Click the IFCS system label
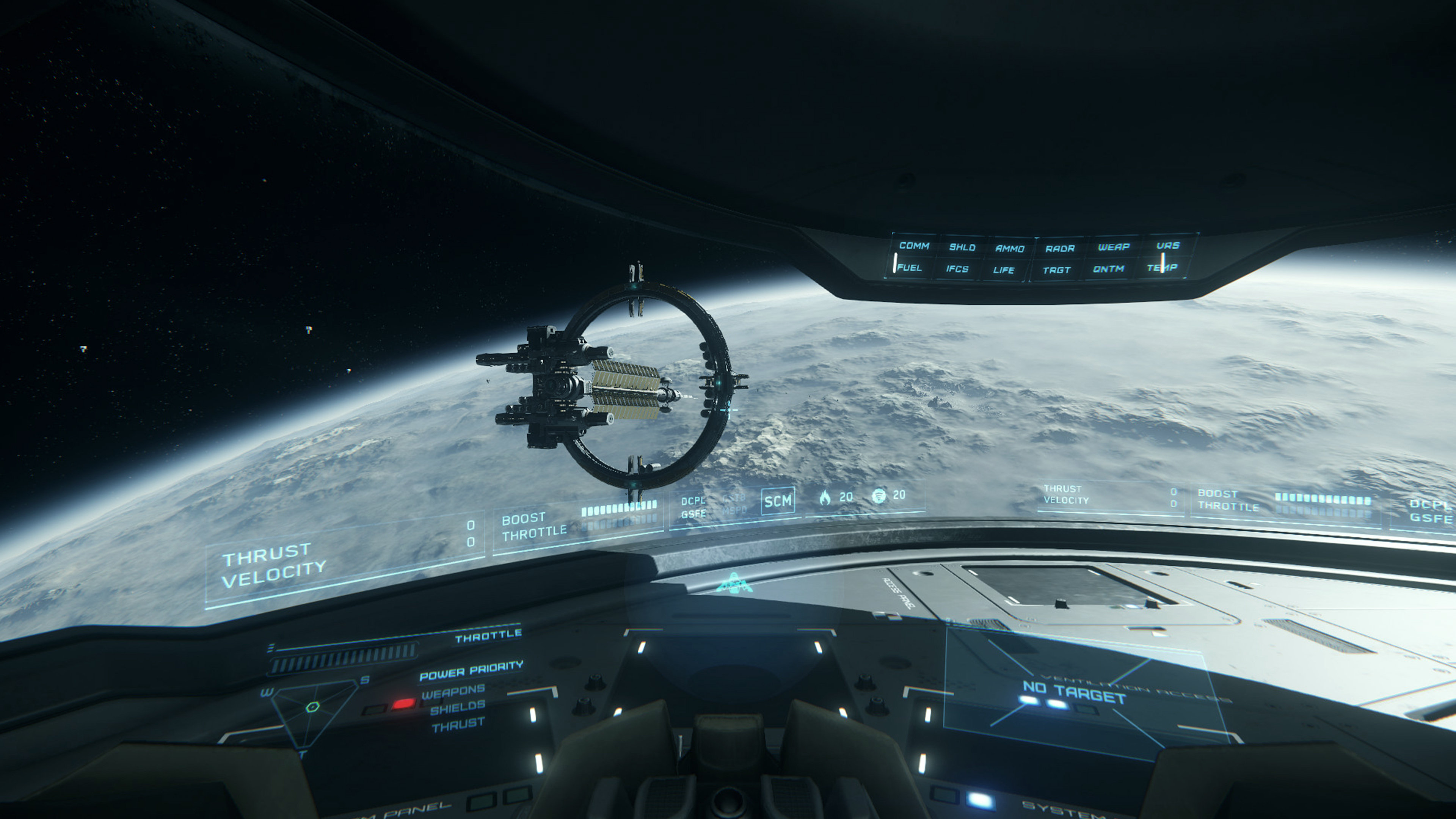This screenshot has height=819, width=1456. point(957,269)
